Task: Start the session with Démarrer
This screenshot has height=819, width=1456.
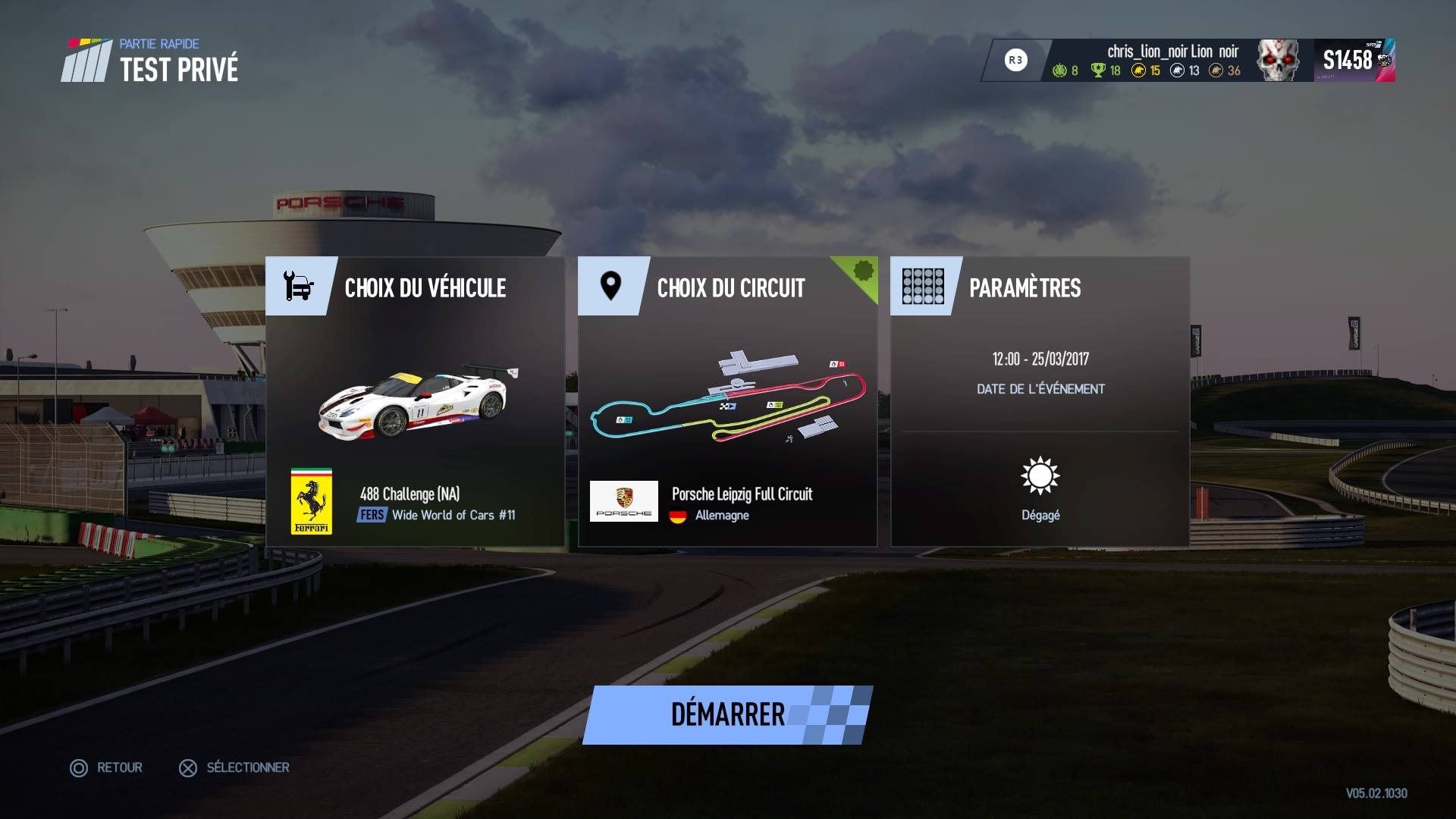Action: click(x=727, y=714)
